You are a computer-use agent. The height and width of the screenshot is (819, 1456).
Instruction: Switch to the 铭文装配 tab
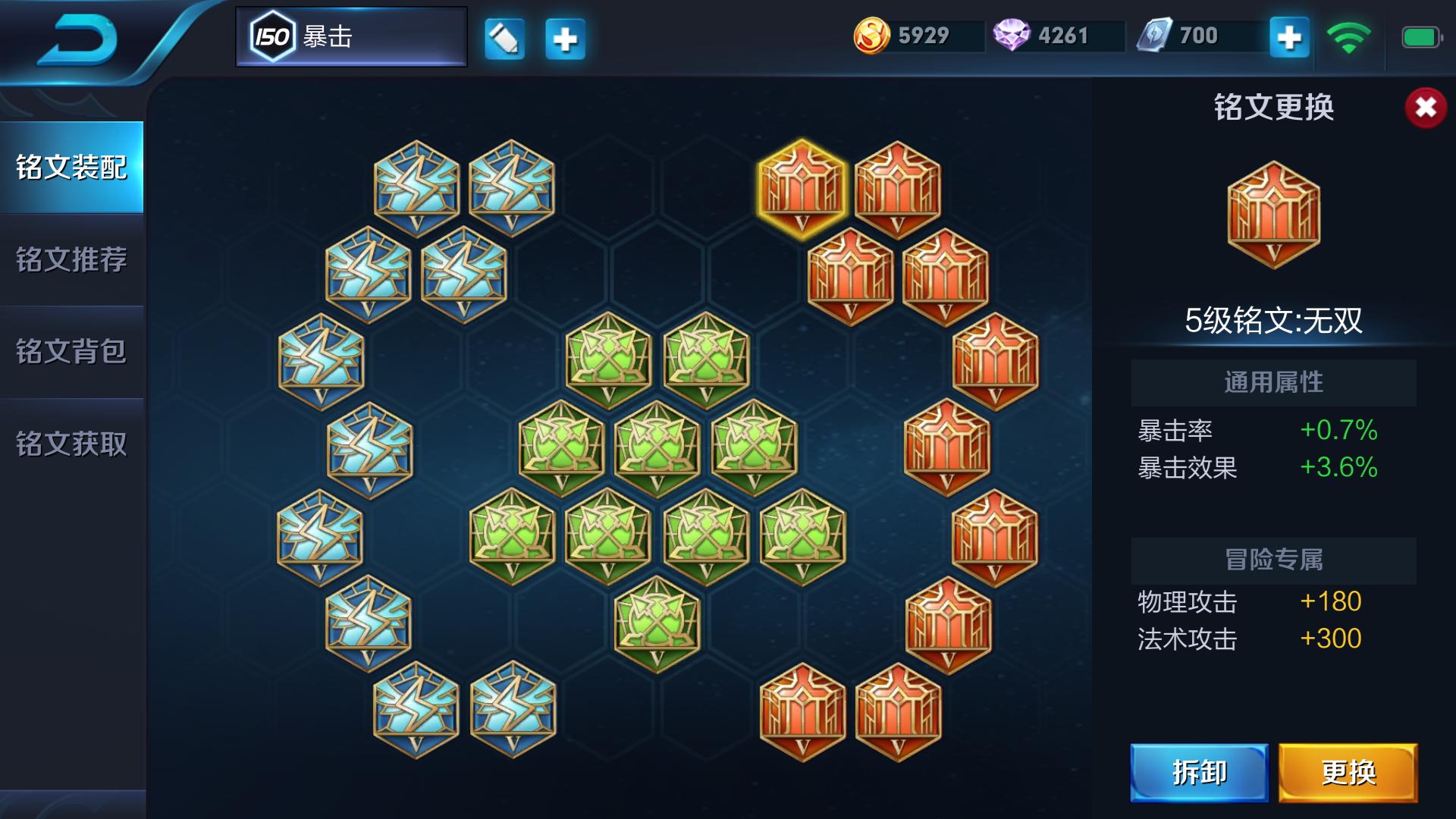[71, 168]
